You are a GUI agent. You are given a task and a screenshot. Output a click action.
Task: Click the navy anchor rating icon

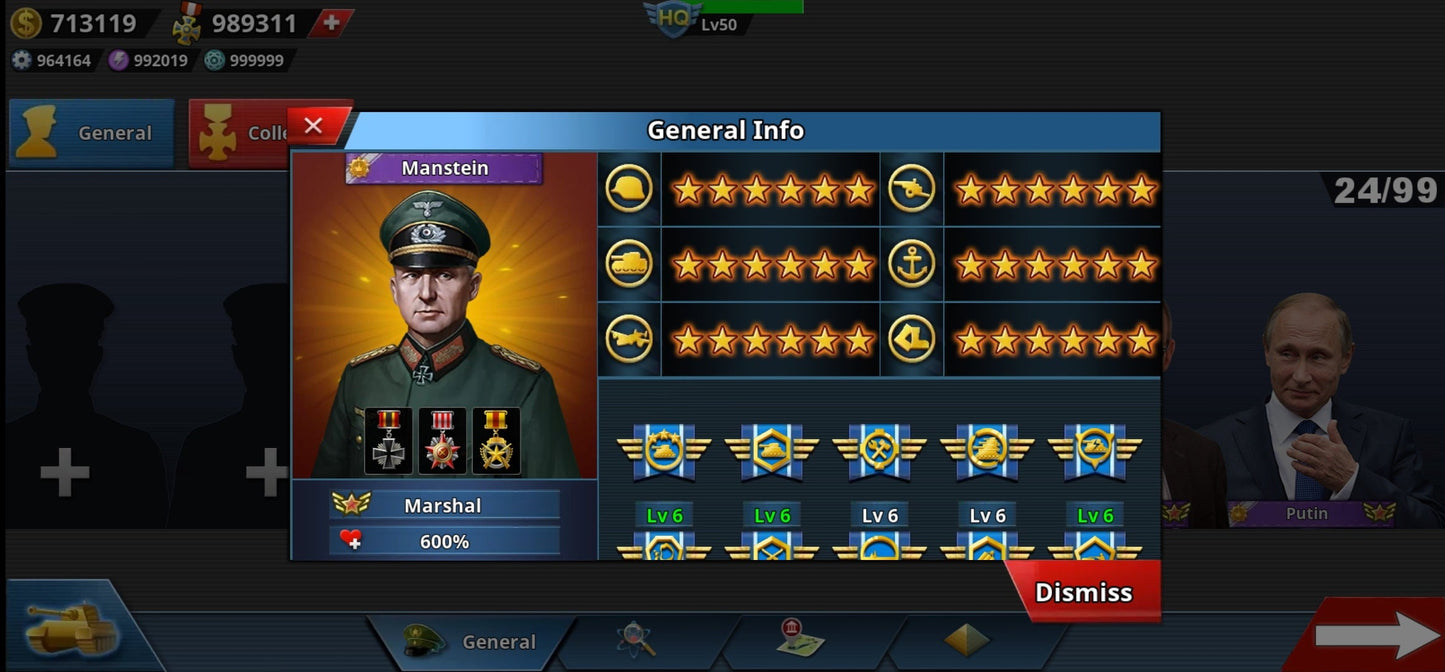tap(911, 264)
